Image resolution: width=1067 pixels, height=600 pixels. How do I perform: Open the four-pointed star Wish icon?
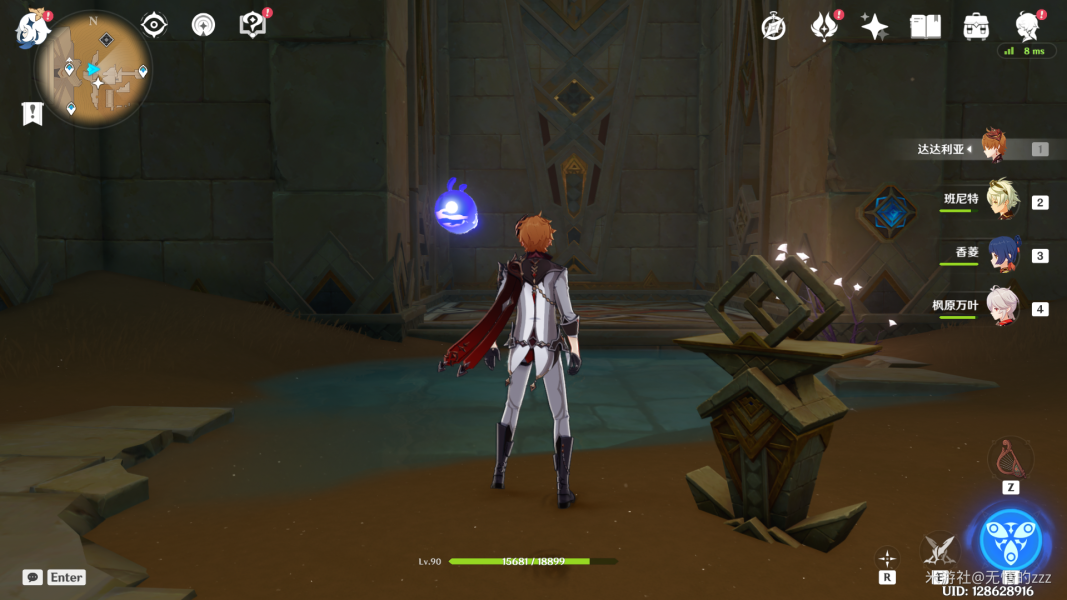tap(875, 27)
